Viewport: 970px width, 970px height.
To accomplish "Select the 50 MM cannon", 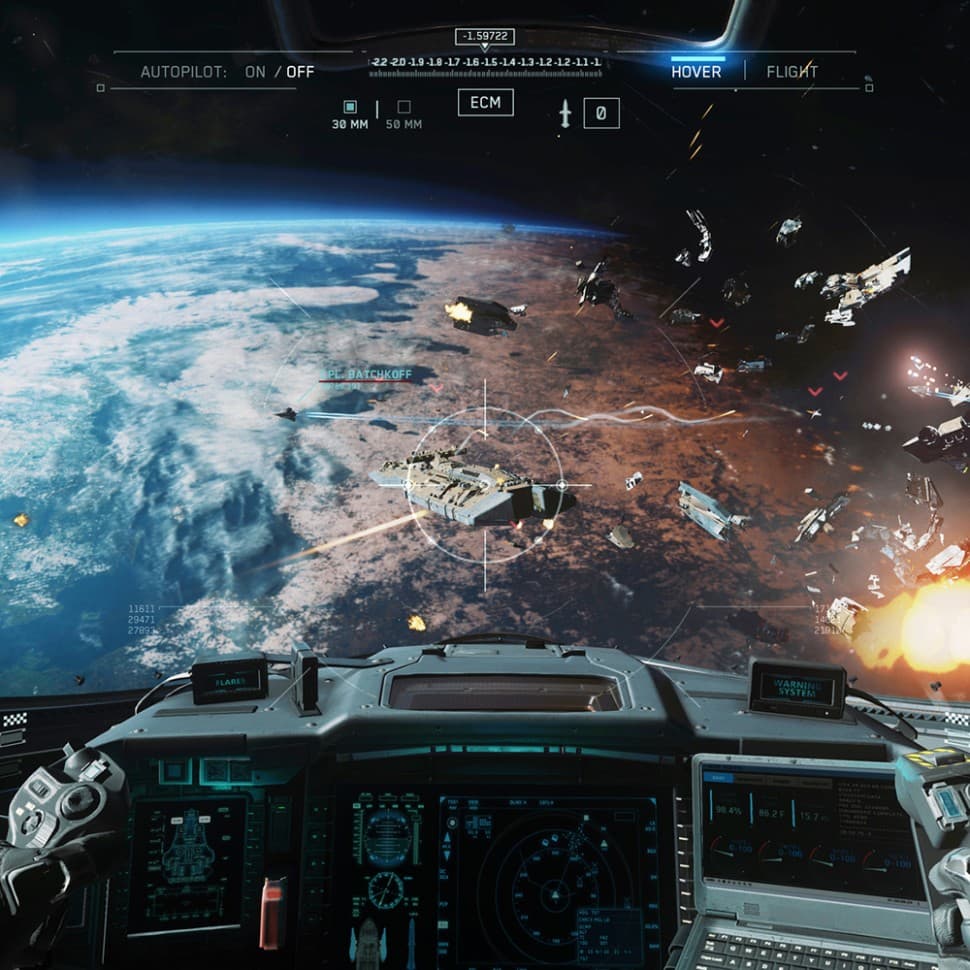I will coord(404,108).
